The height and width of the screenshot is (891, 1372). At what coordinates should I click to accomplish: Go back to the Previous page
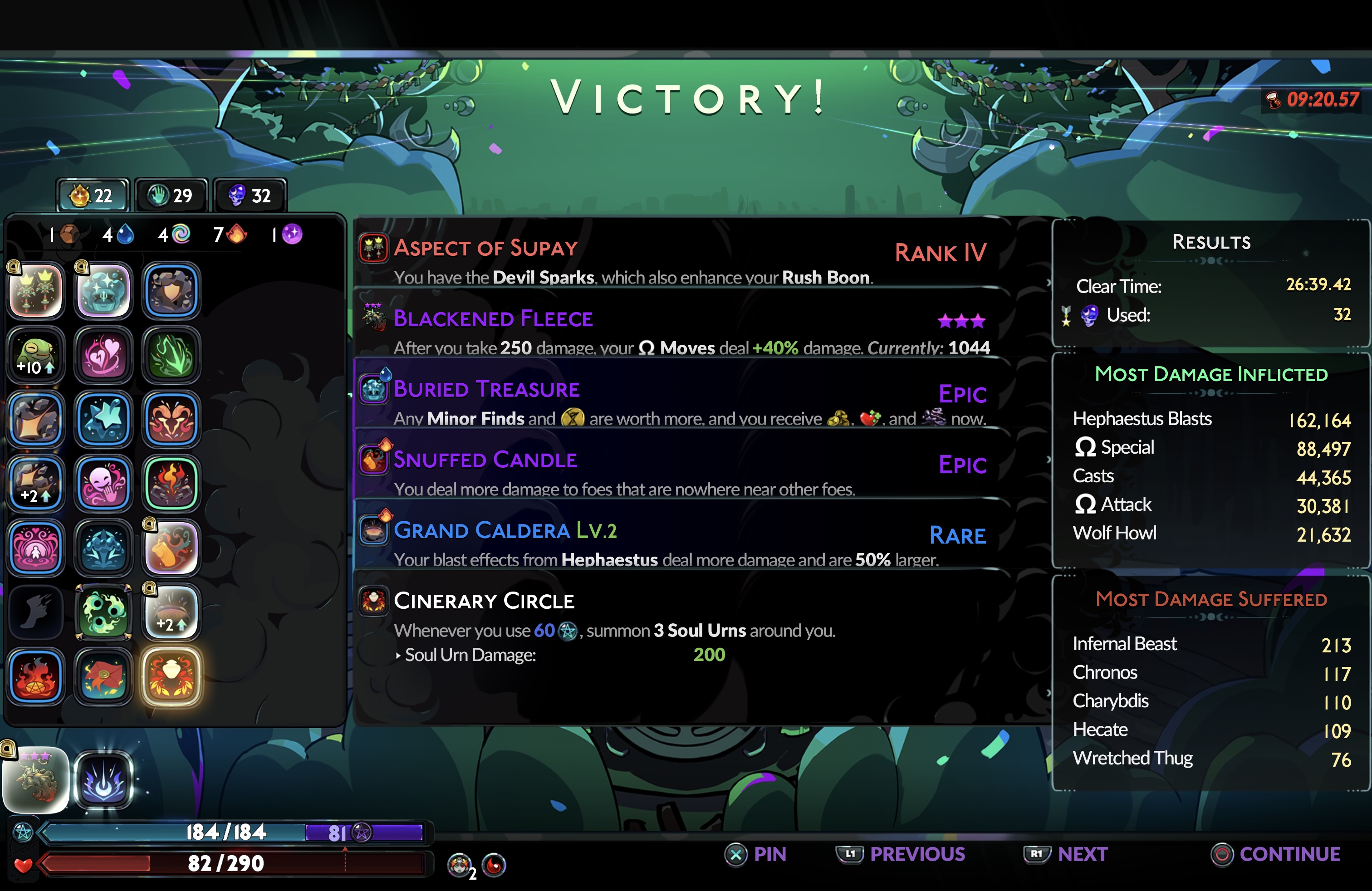coord(901,854)
